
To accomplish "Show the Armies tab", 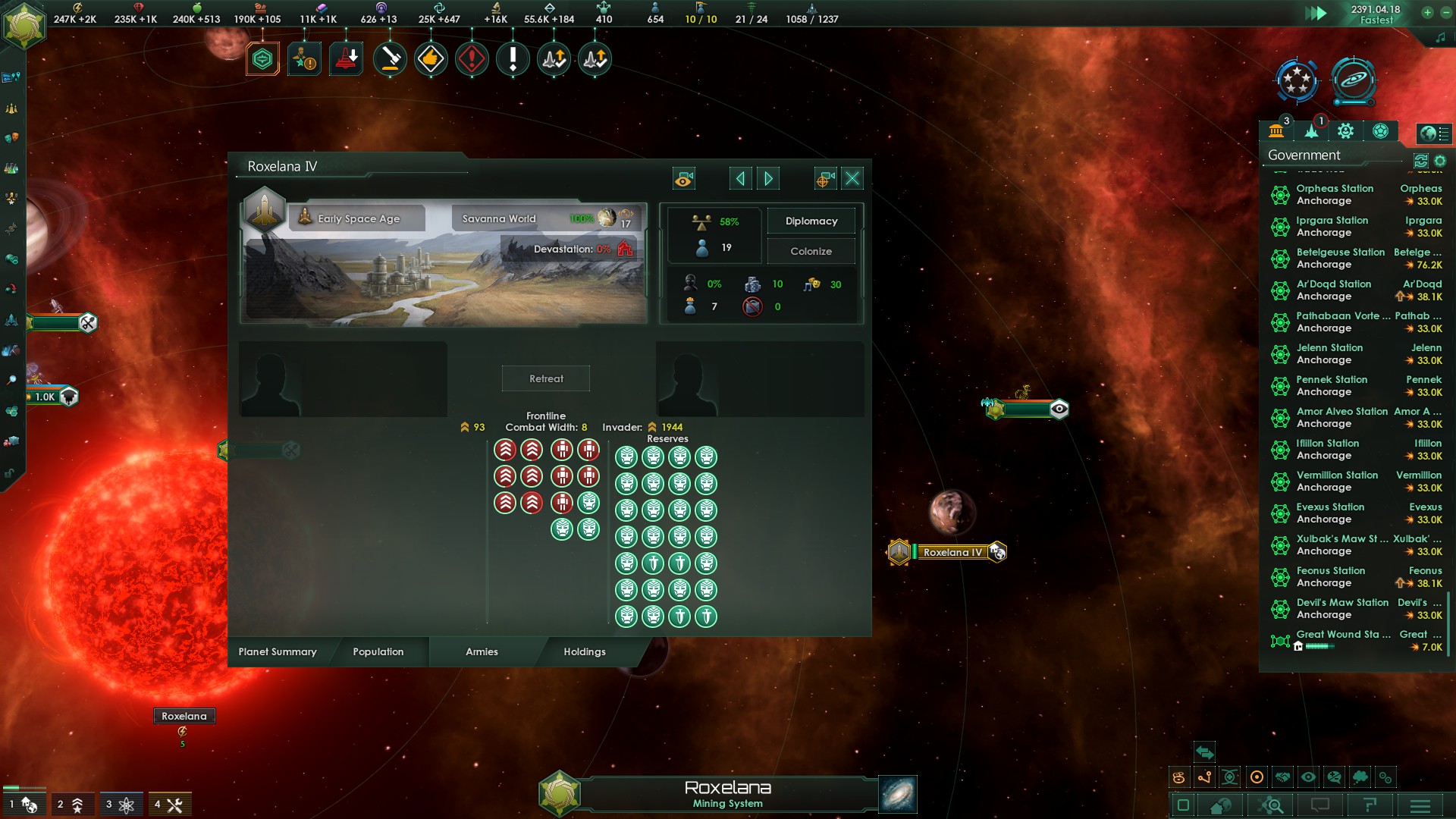I will [x=482, y=651].
